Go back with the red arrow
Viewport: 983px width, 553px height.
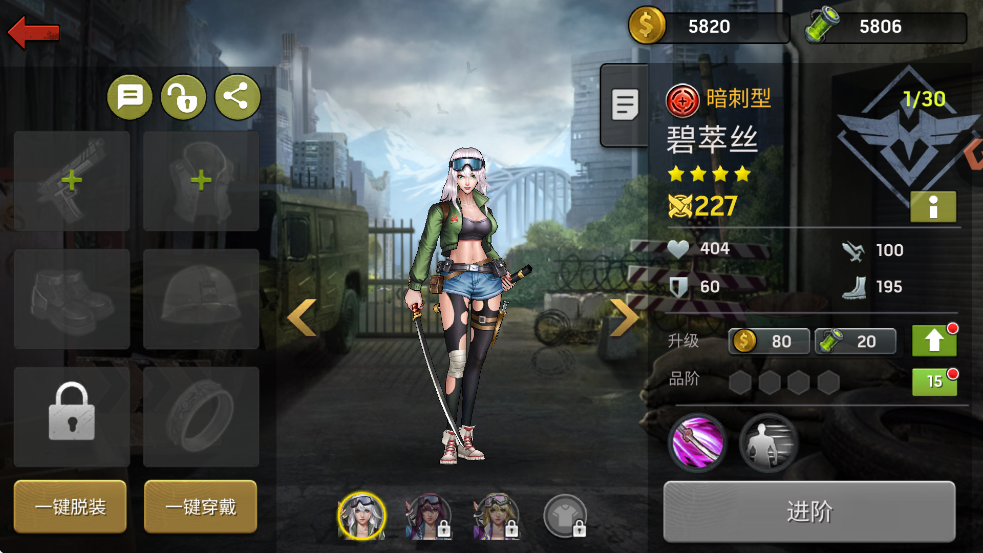point(33,33)
